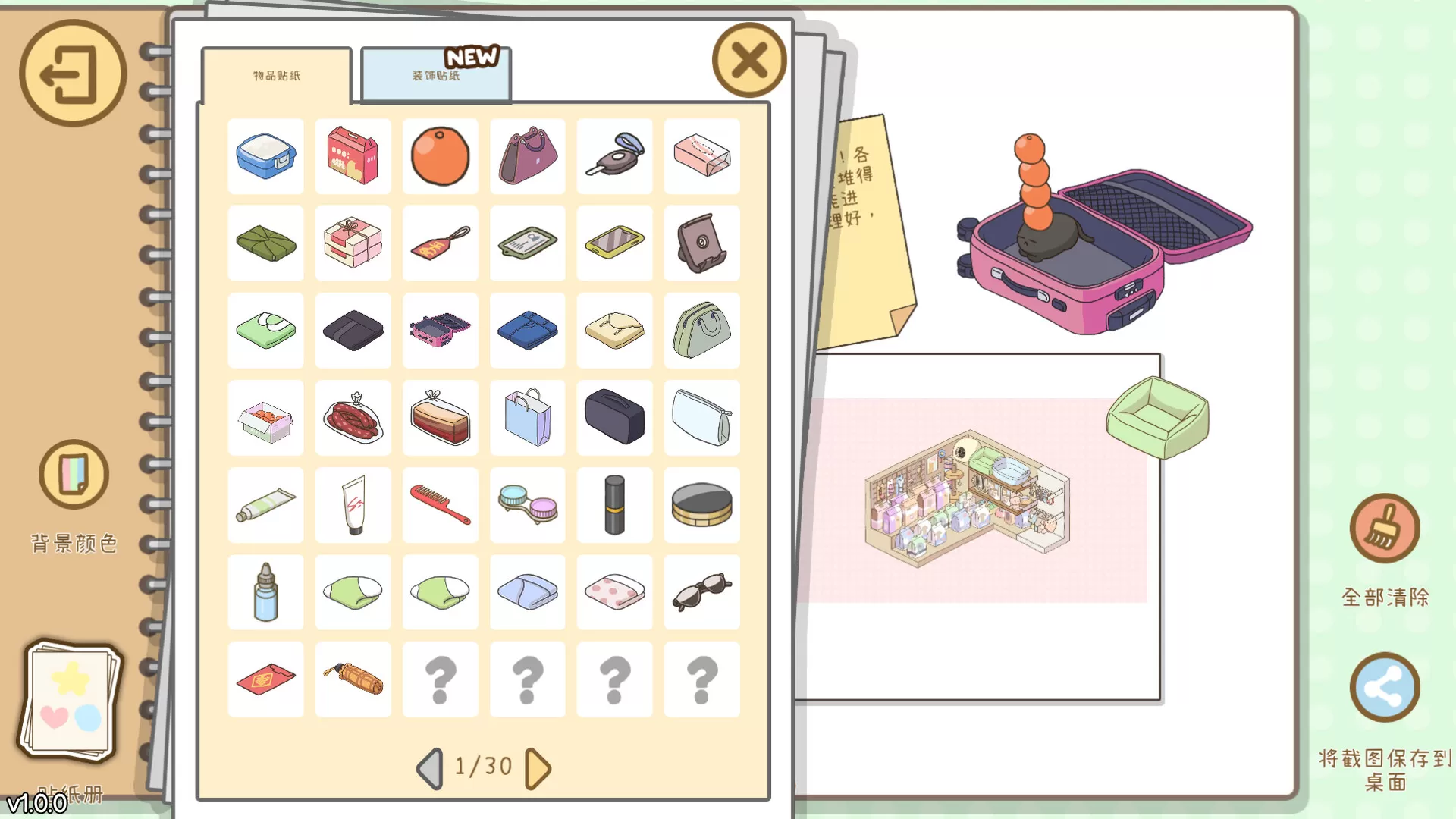Switch to the 装饰贴纸 NEW tab

point(435,75)
